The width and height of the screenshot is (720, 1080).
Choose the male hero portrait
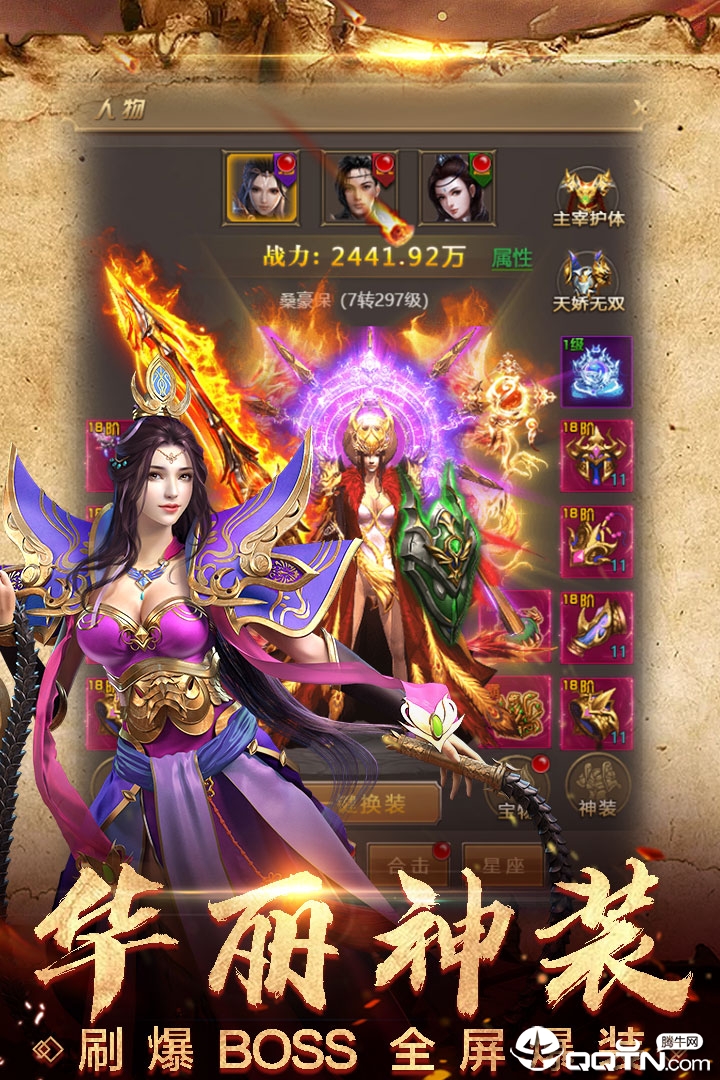click(359, 186)
